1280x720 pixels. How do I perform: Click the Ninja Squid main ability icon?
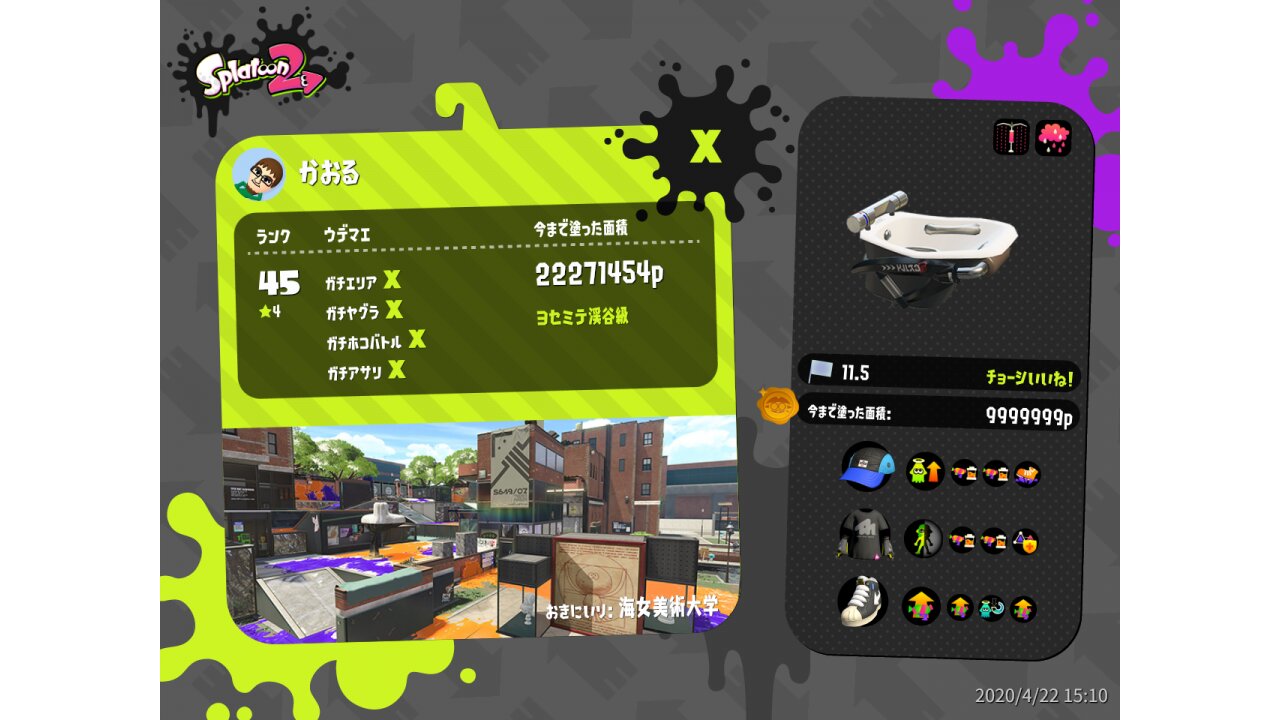coord(923,539)
